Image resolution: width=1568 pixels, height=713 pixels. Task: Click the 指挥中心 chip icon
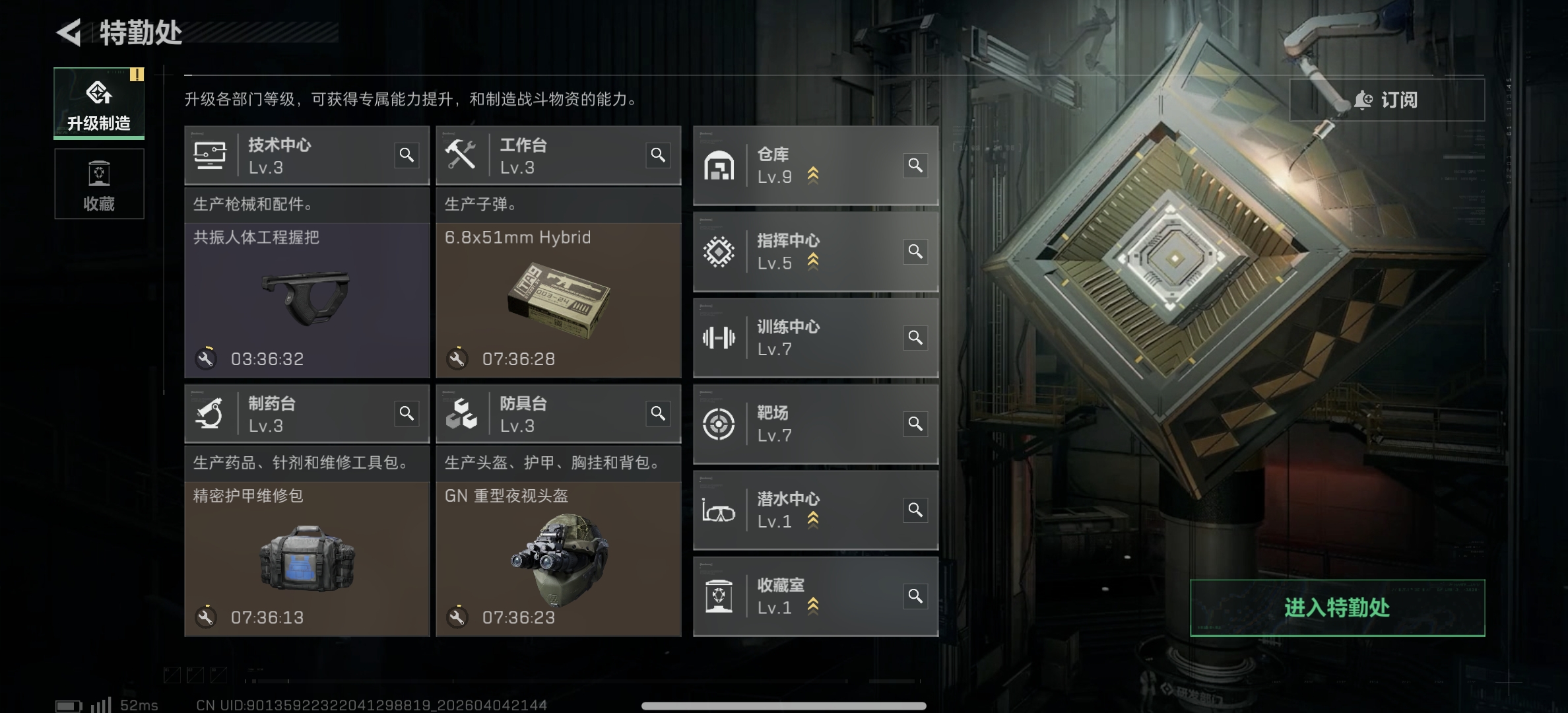(719, 252)
